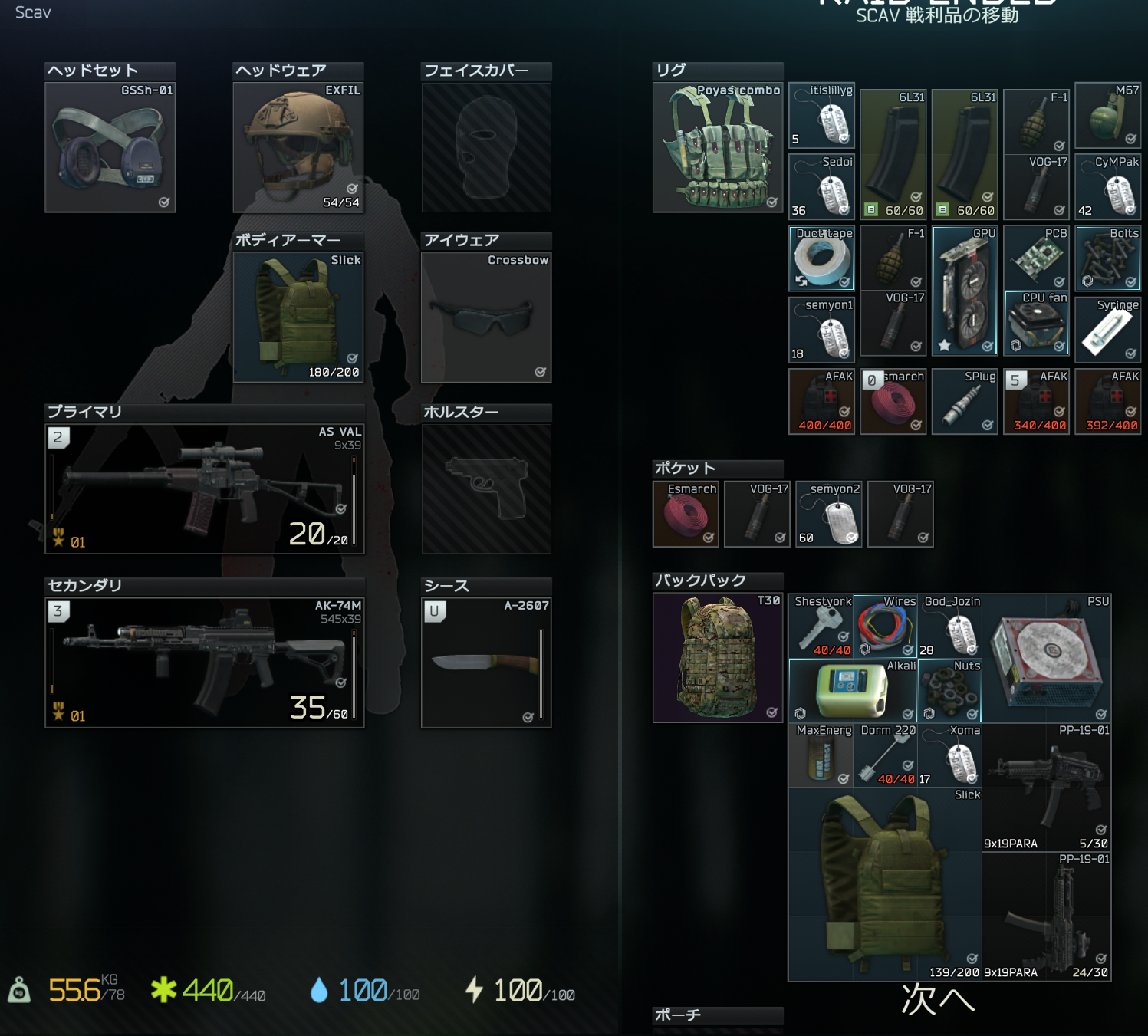Click the T30 backpack slot
Screen dimensions: 1148x1036
(717, 657)
